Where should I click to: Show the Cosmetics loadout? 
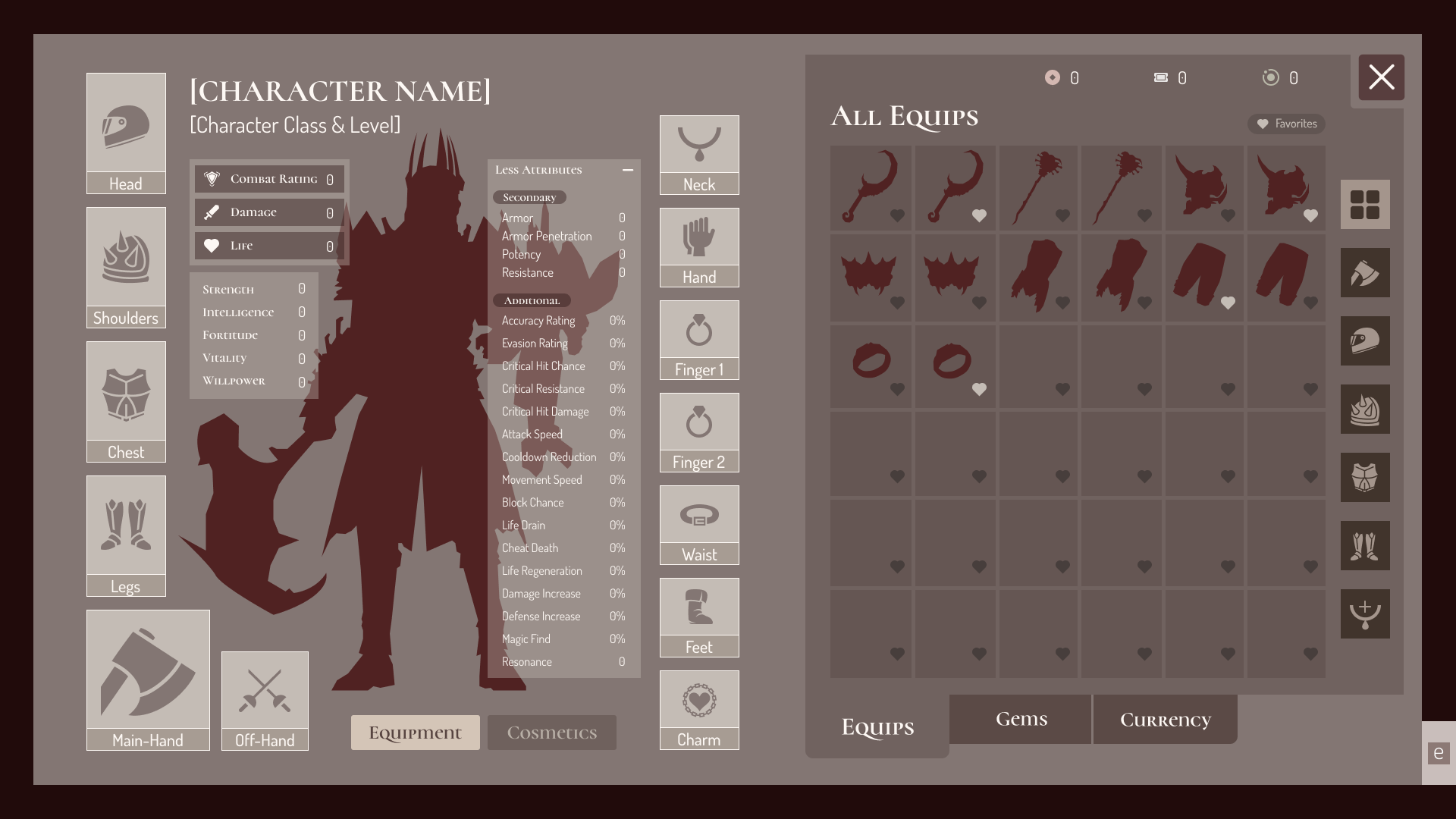click(551, 733)
